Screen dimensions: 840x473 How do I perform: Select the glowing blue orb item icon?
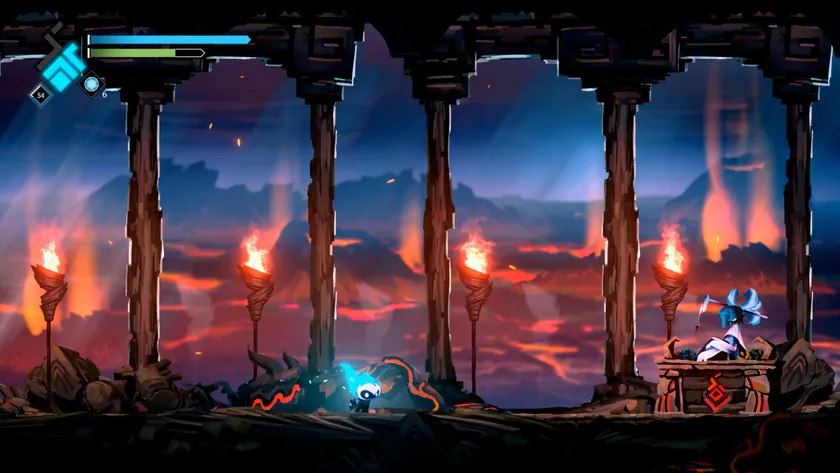[91, 84]
